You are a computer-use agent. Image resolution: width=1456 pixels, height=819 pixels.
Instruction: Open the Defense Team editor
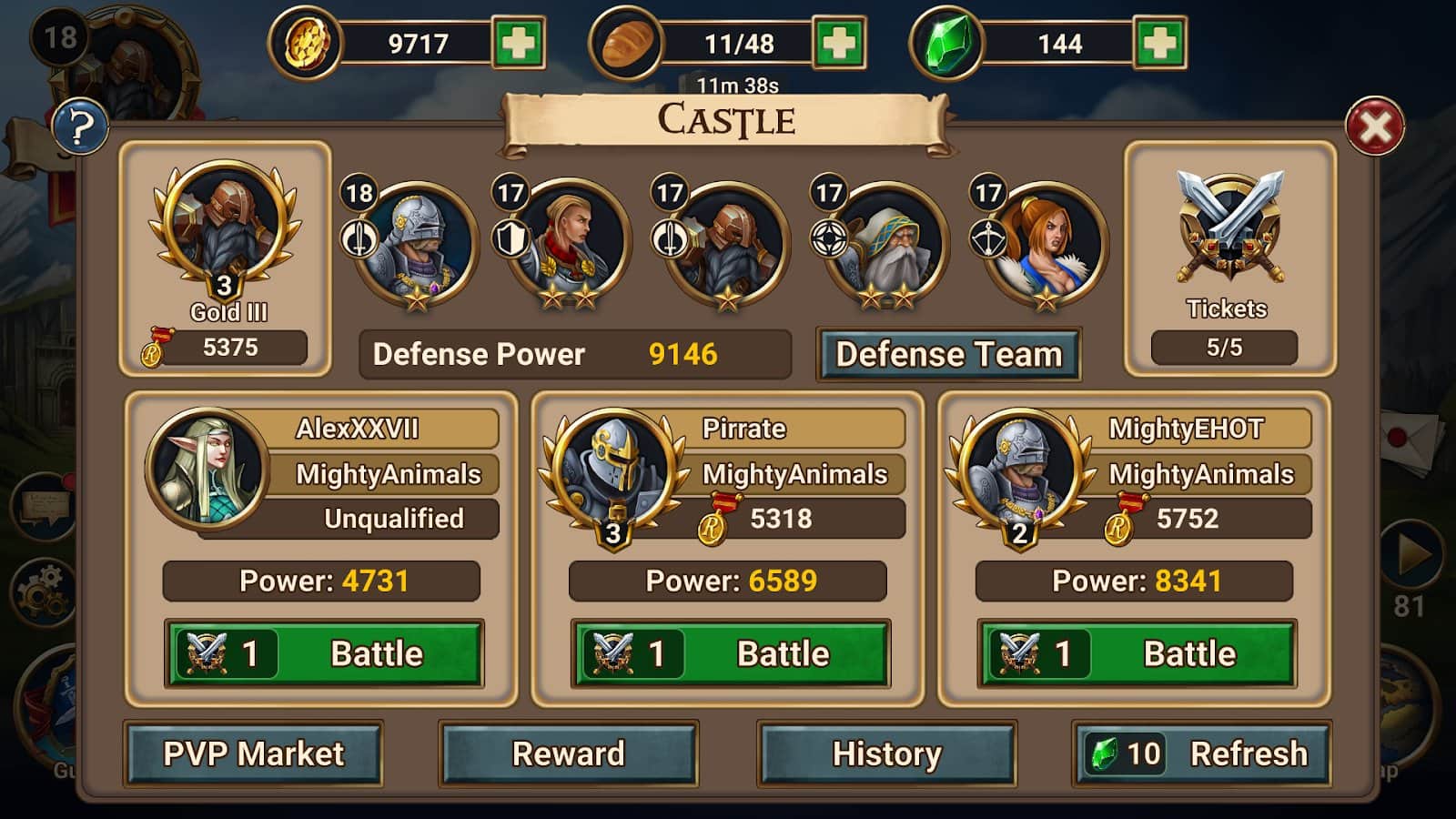(948, 354)
